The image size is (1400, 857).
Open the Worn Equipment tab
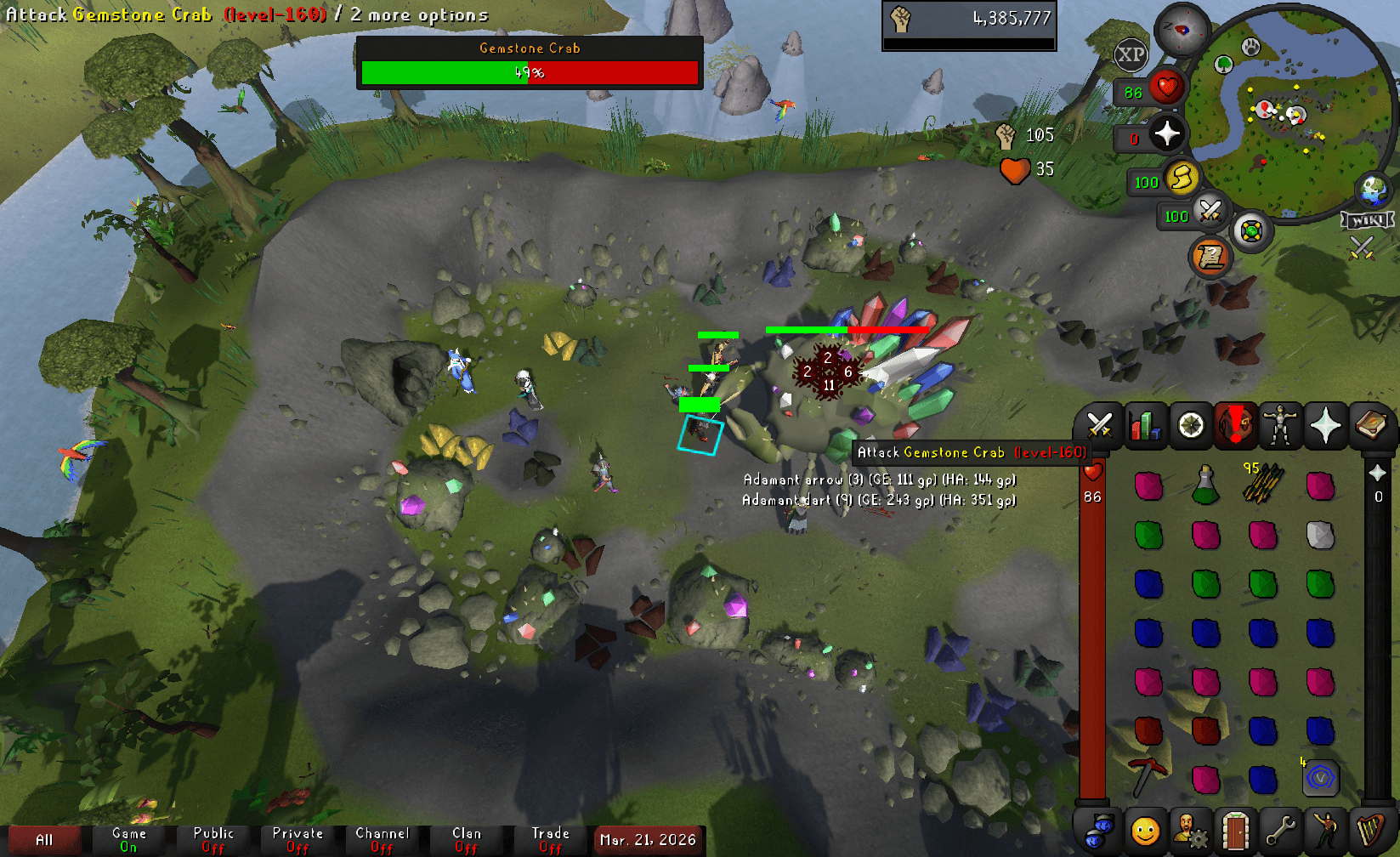1282,425
